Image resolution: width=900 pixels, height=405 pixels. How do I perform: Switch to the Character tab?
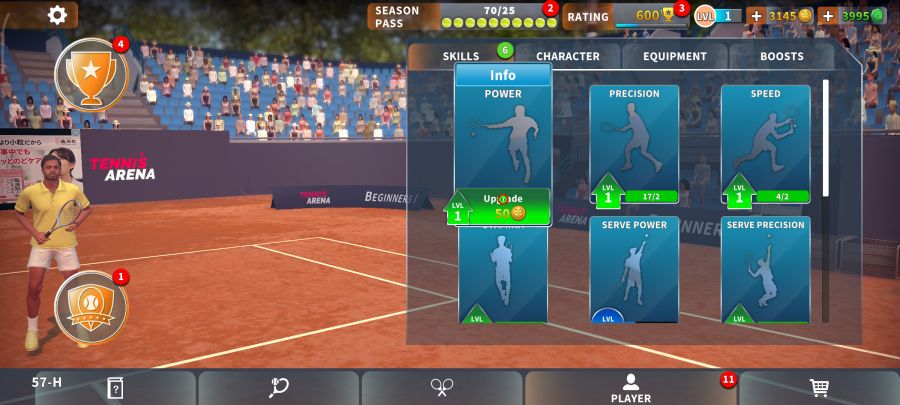coord(567,56)
